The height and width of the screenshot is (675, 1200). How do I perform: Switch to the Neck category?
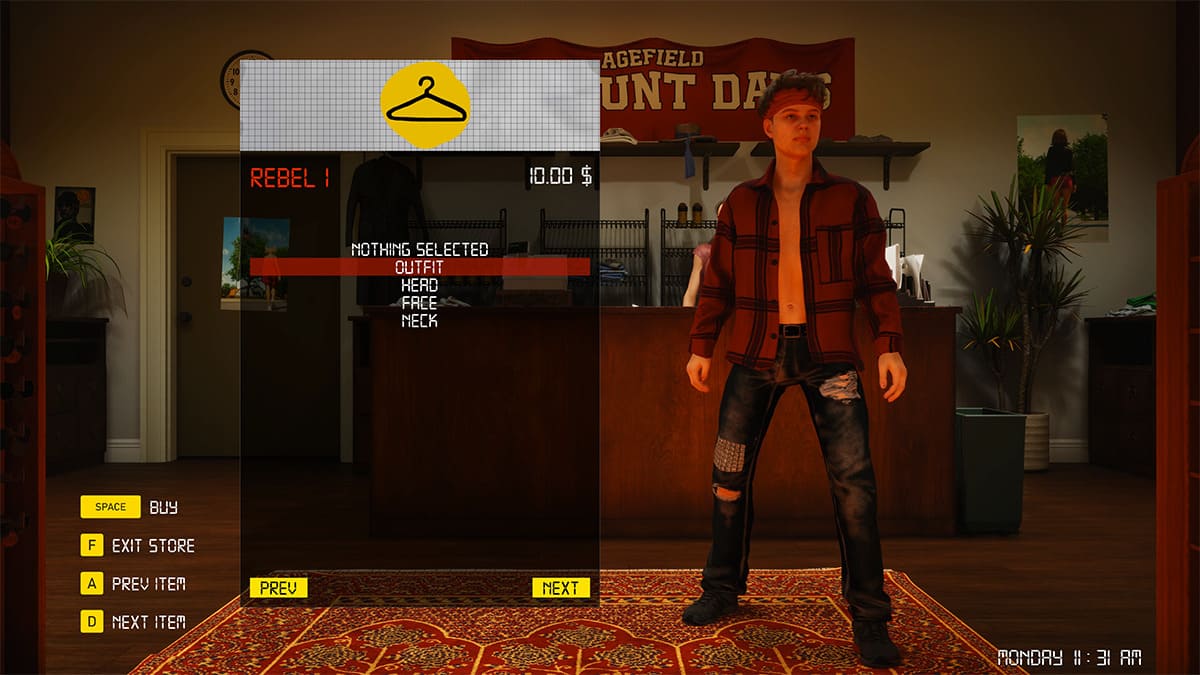(419, 321)
